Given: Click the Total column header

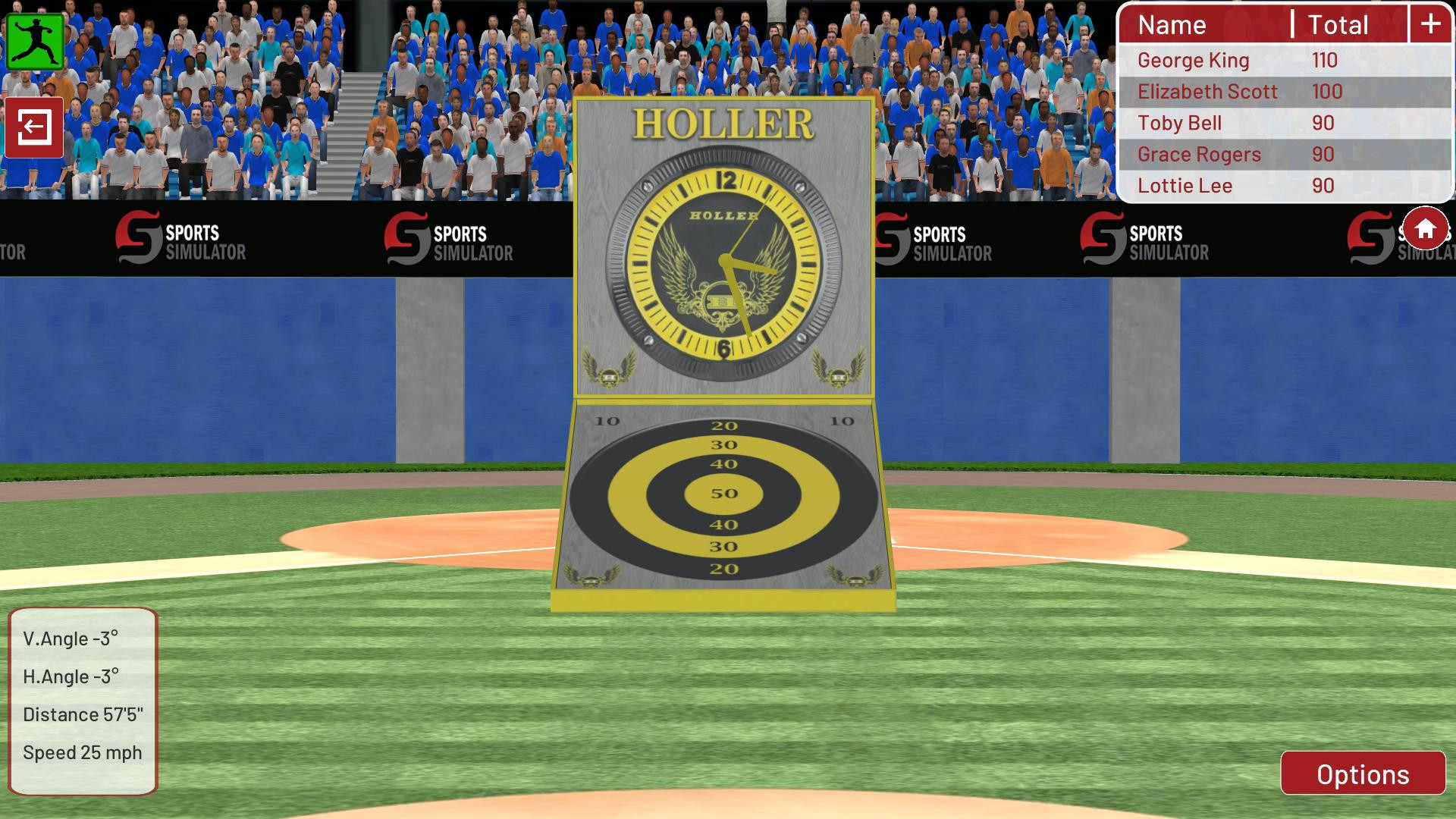Looking at the screenshot, I should 1336,25.
